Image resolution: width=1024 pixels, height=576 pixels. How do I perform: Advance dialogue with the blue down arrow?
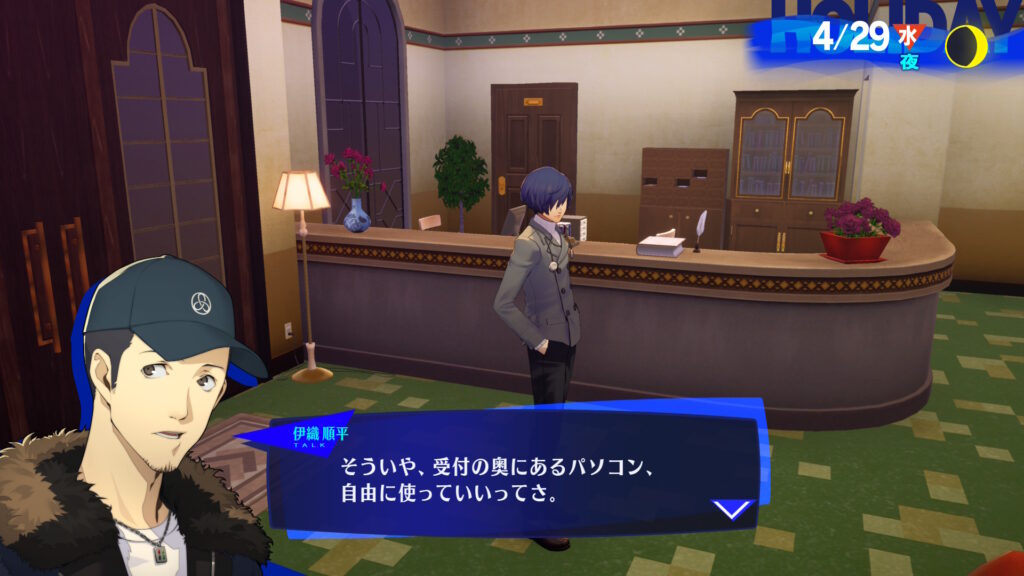click(732, 509)
